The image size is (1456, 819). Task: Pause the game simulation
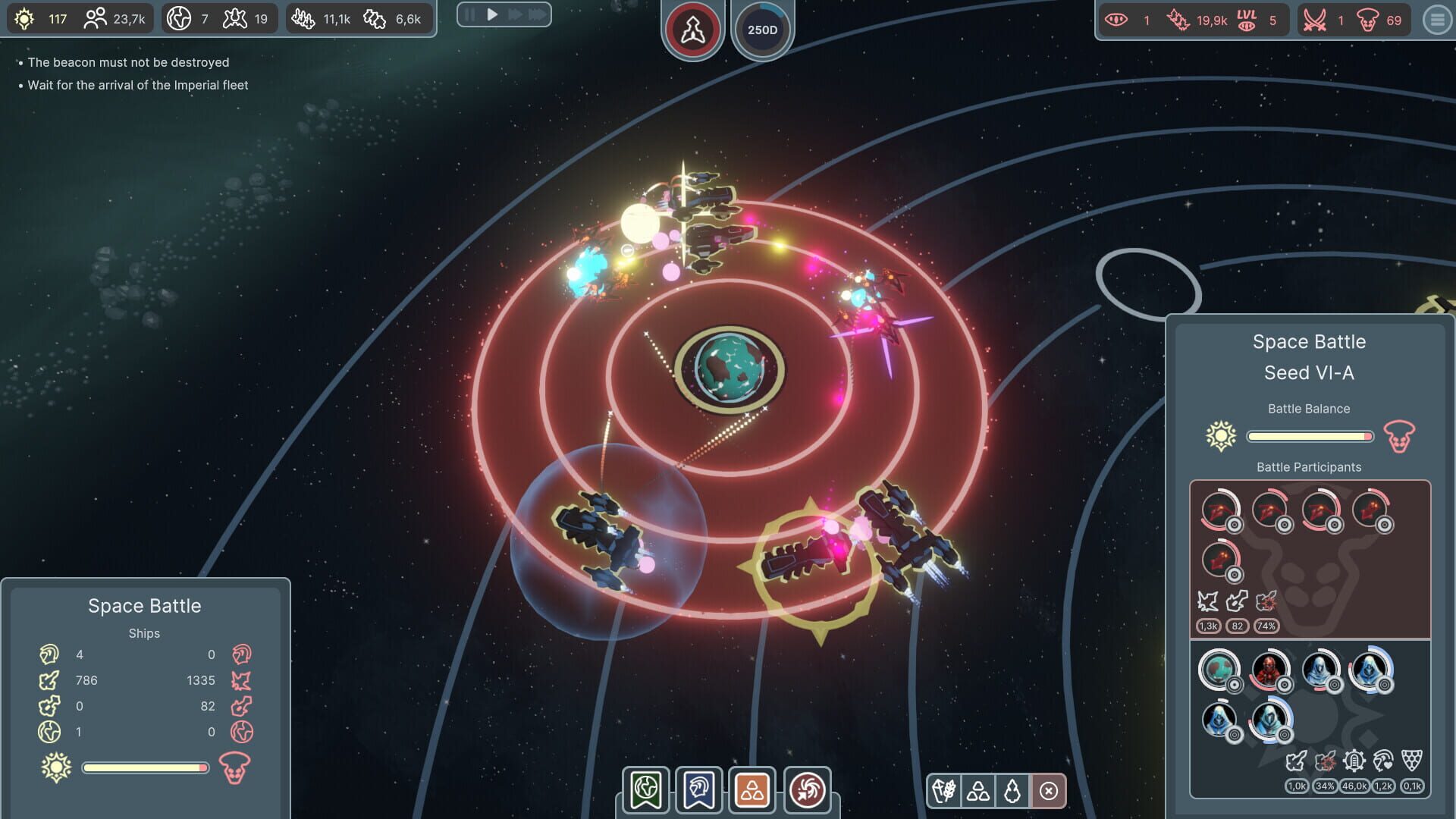coord(469,14)
